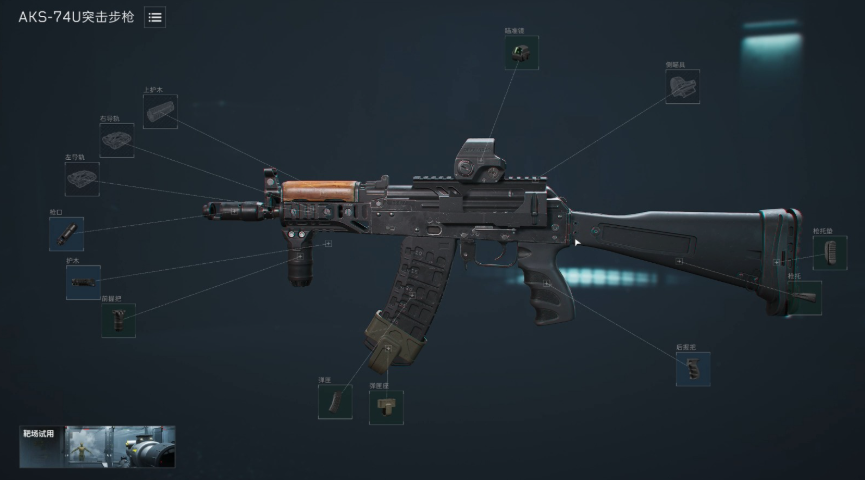Launch the 靶场试用 firing range trial
This screenshot has height=480, width=865.
click(x=98, y=447)
